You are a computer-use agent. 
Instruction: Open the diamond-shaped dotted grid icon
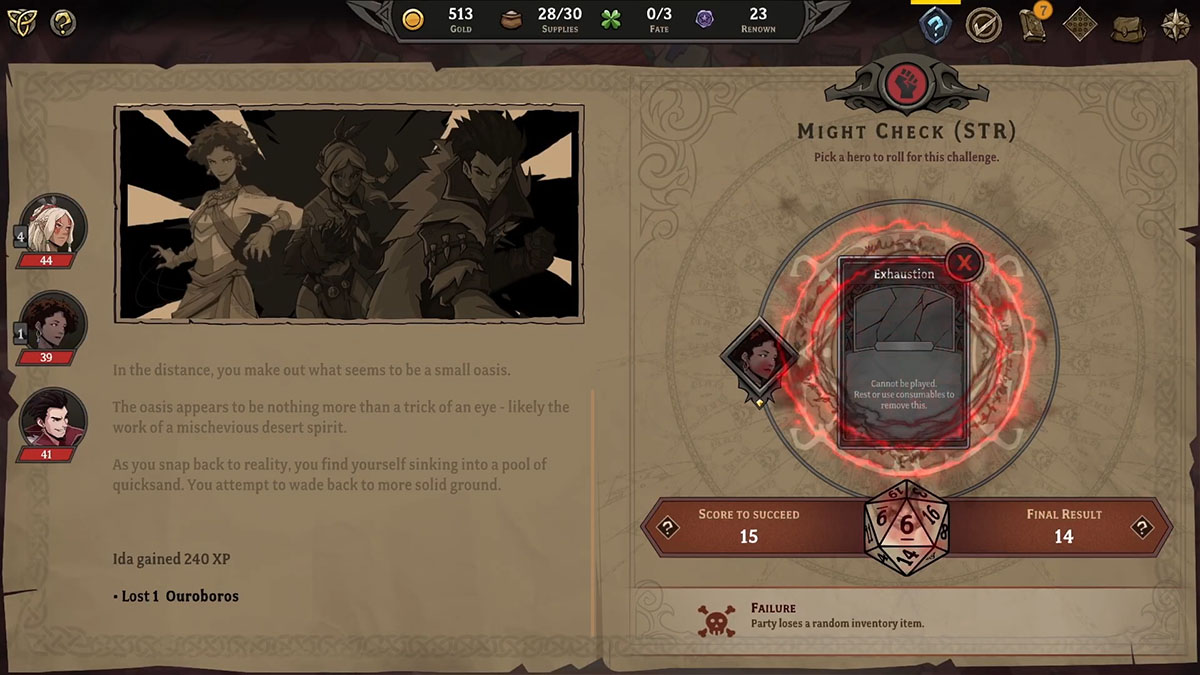[1080, 24]
